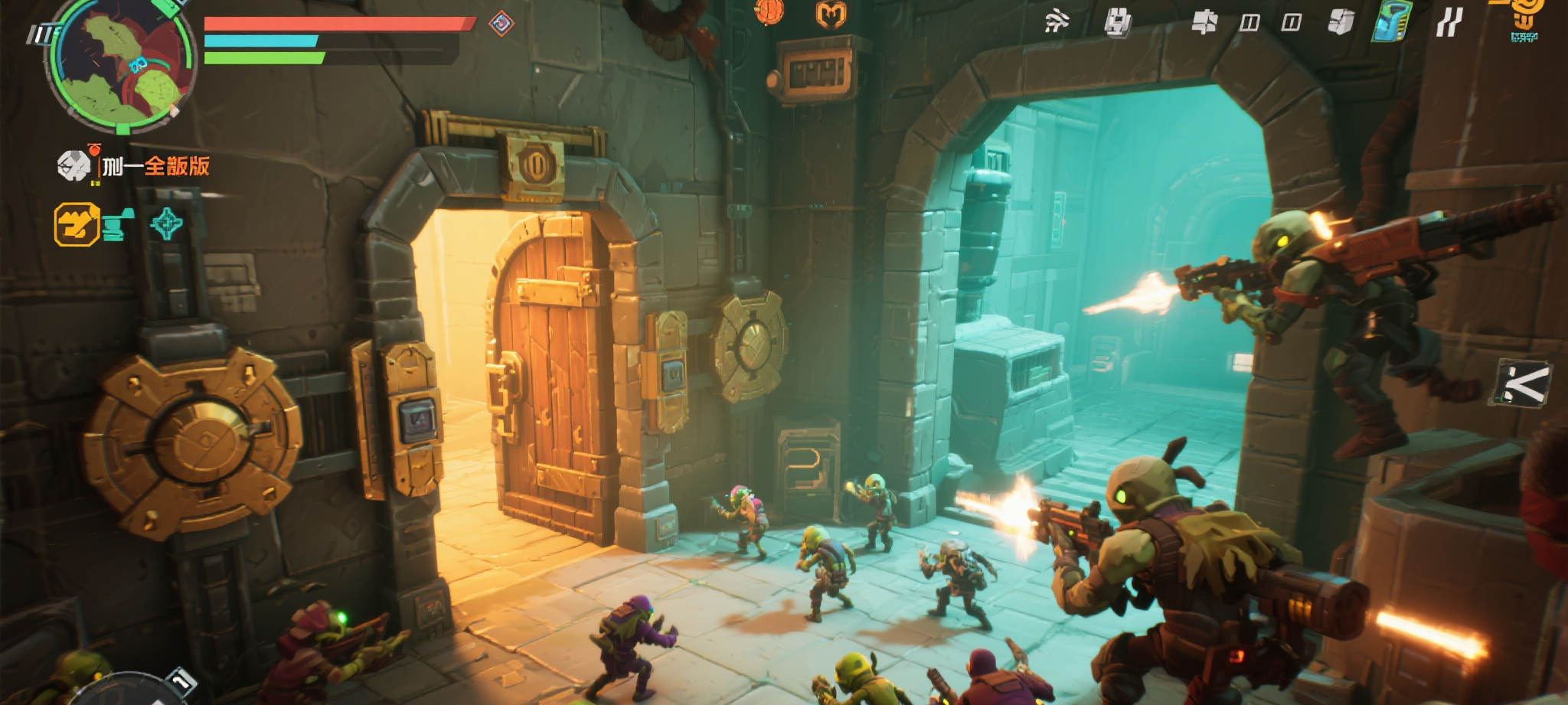The height and width of the screenshot is (705, 1568).
Task: Open the circular minimap
Action: point(120,64)
